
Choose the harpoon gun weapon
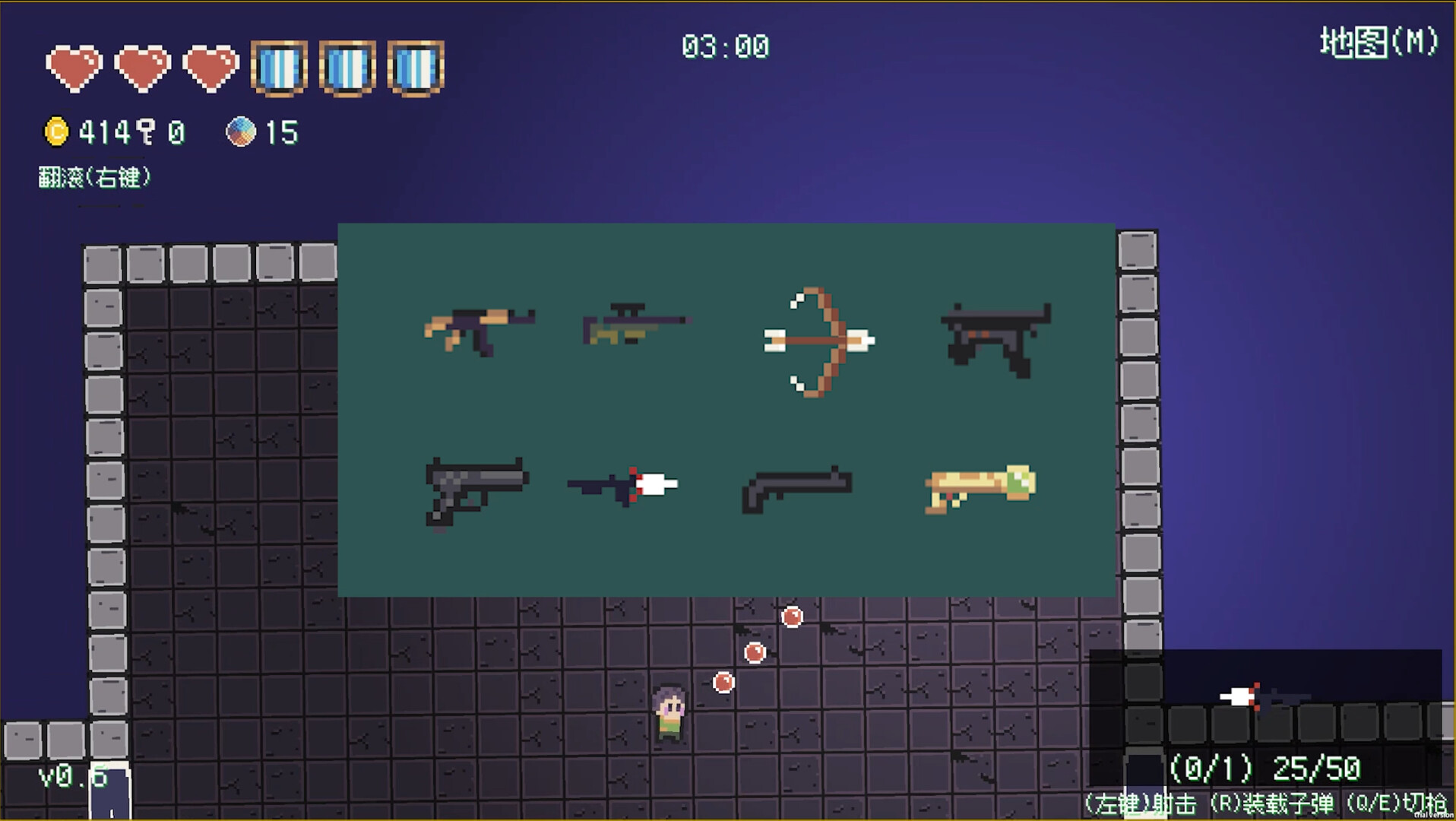tap(623, 484)
